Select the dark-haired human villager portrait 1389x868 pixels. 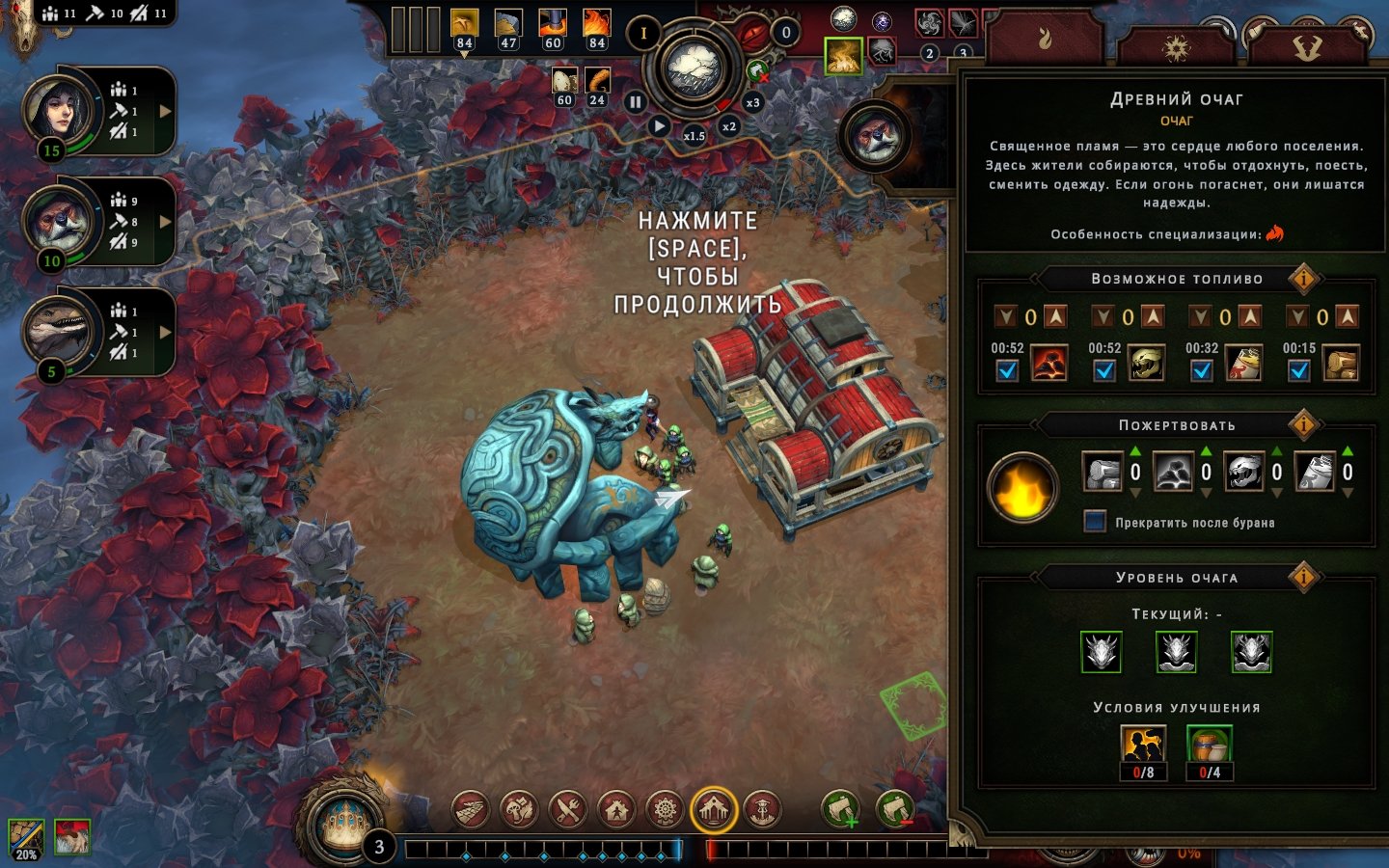coord(60,108)
